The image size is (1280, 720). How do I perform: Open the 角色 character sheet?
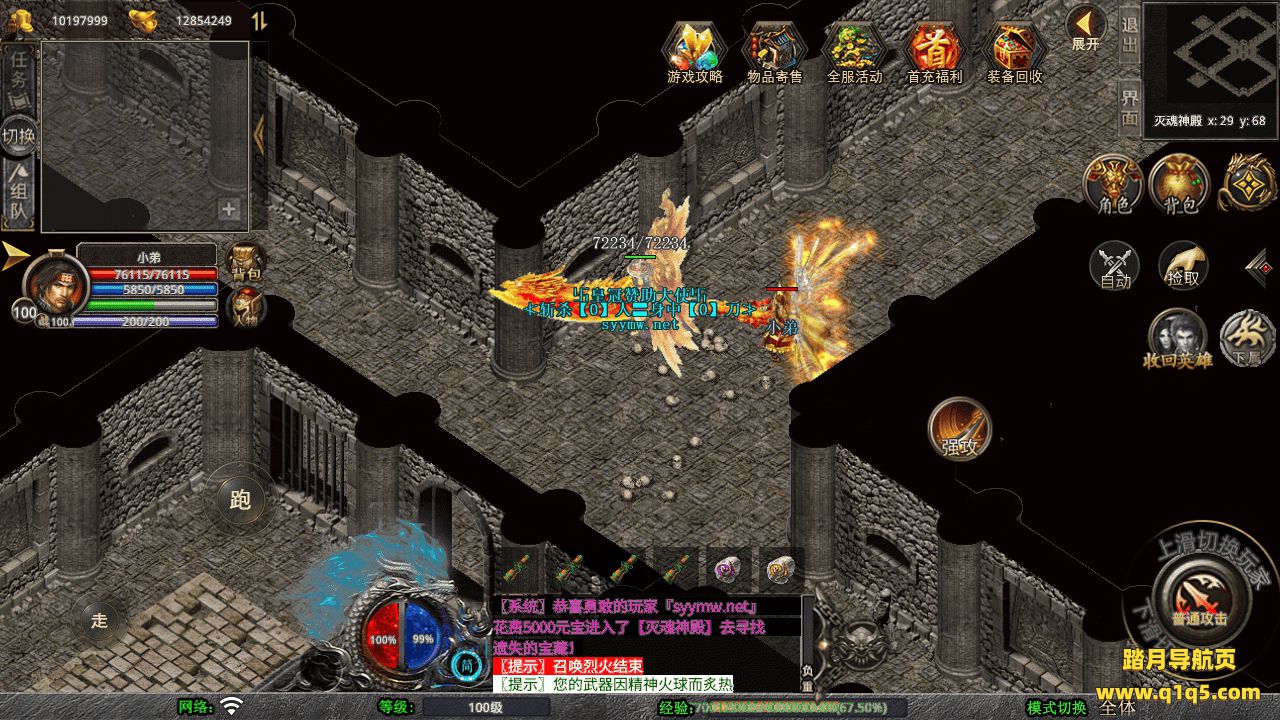1114,184
